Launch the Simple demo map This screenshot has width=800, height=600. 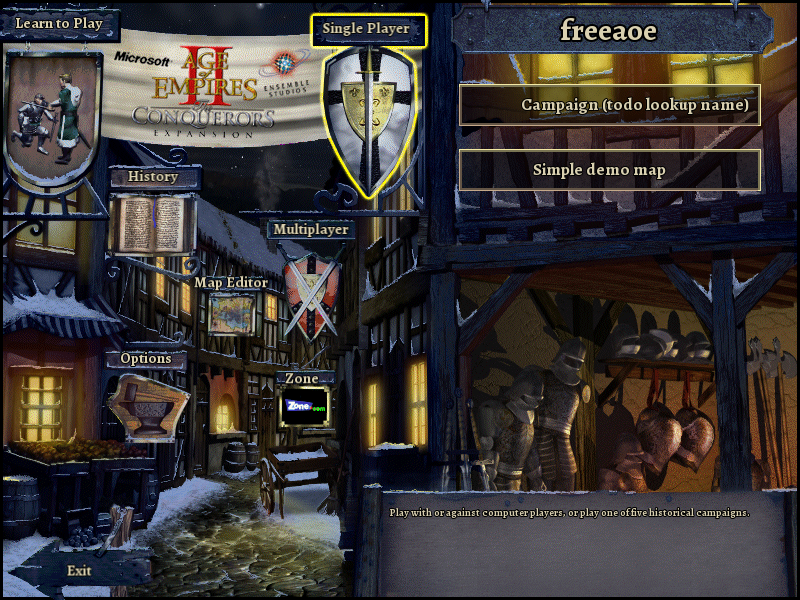point(610,170)
